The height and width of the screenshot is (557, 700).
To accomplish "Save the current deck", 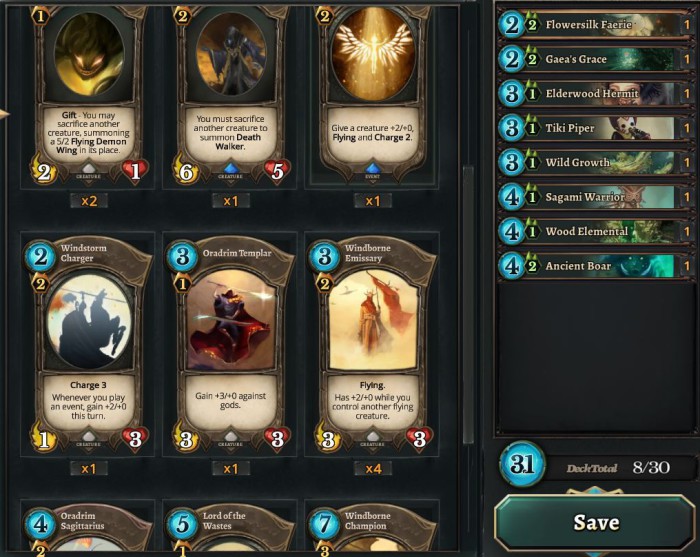I will pyautogui.click(x=595, y=522).
